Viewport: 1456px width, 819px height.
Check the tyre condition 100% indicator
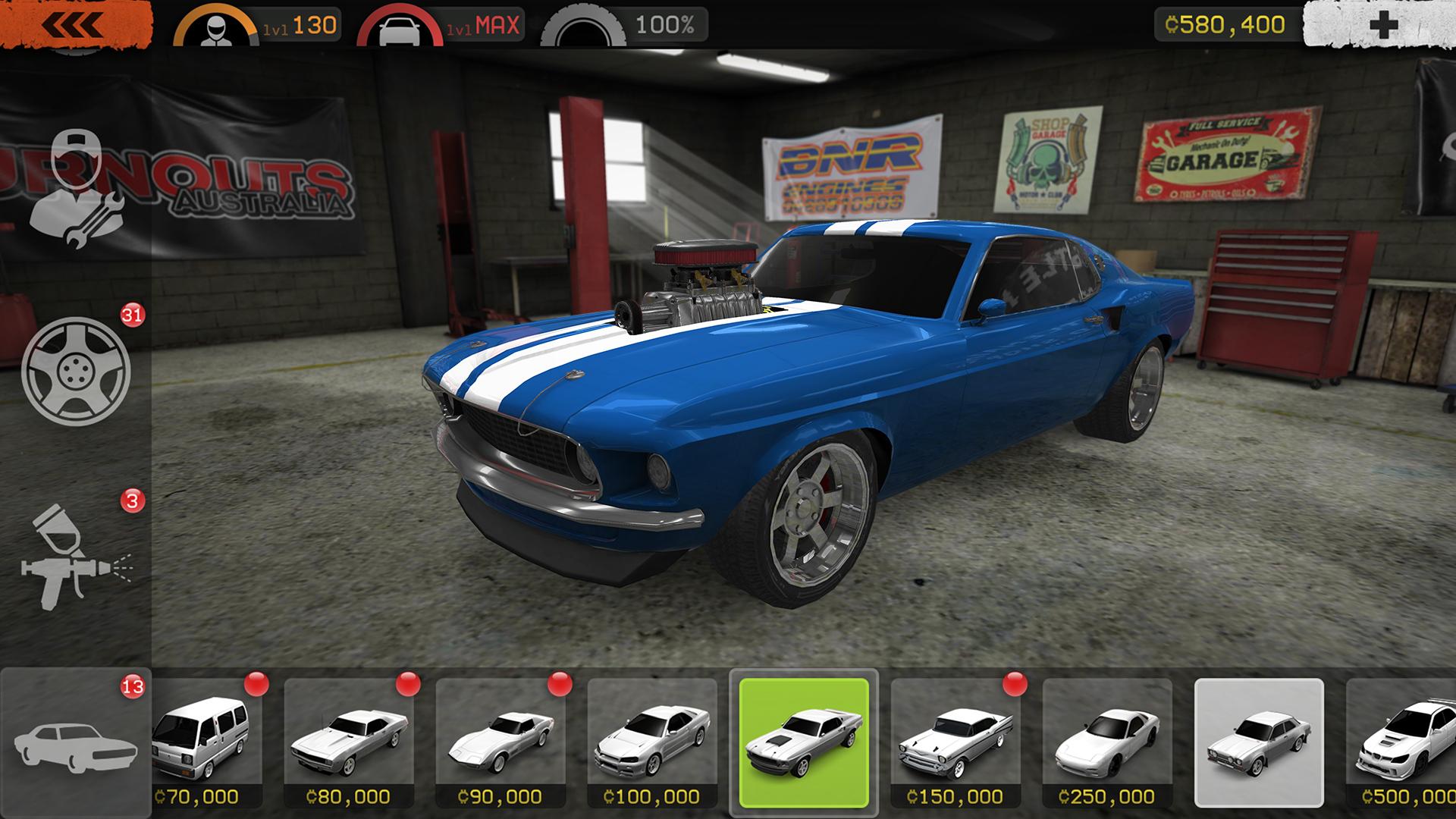(626, 26)
